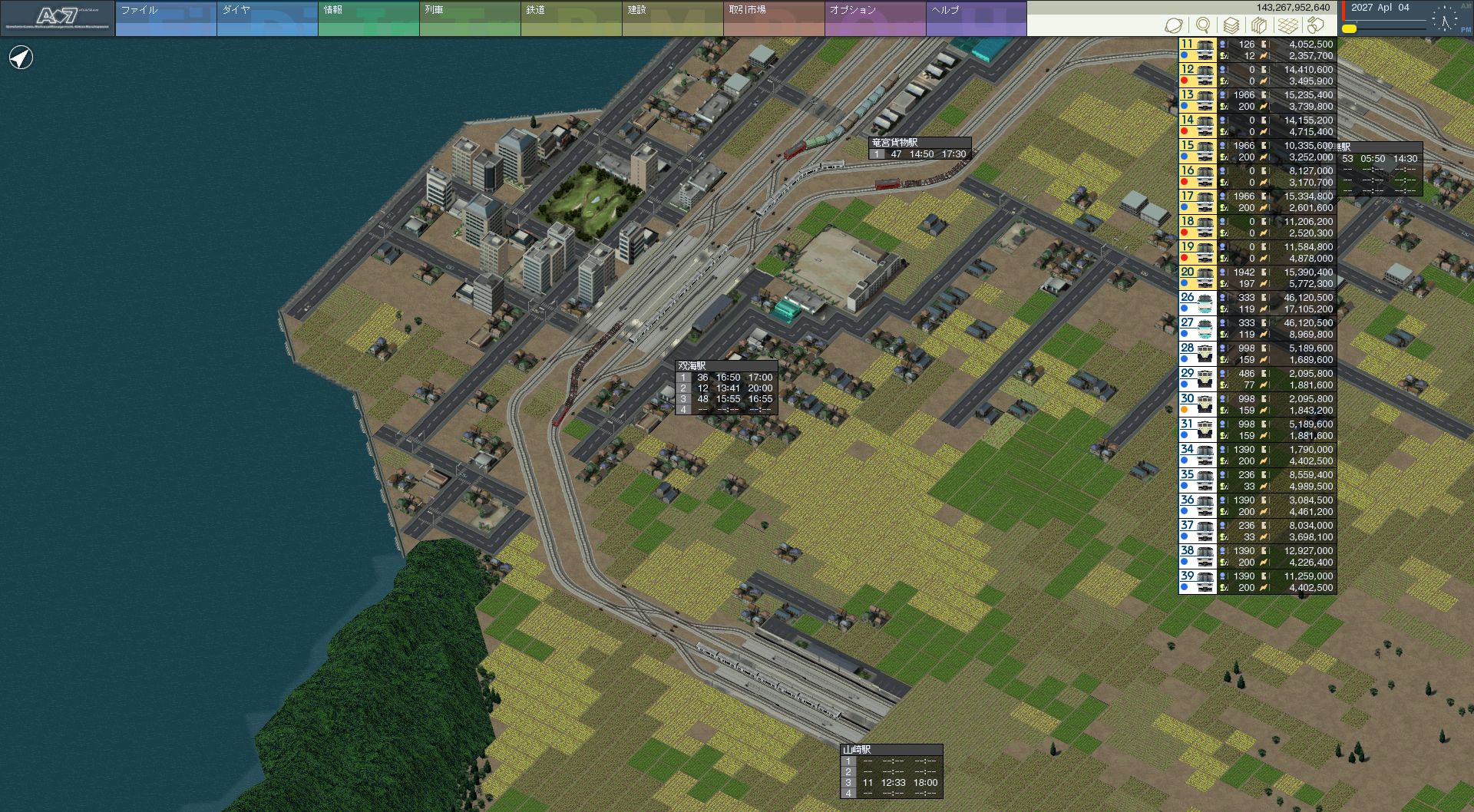1474x812 pixels.
Task: Click the compass arrow icon
Action: click(21, 58)
